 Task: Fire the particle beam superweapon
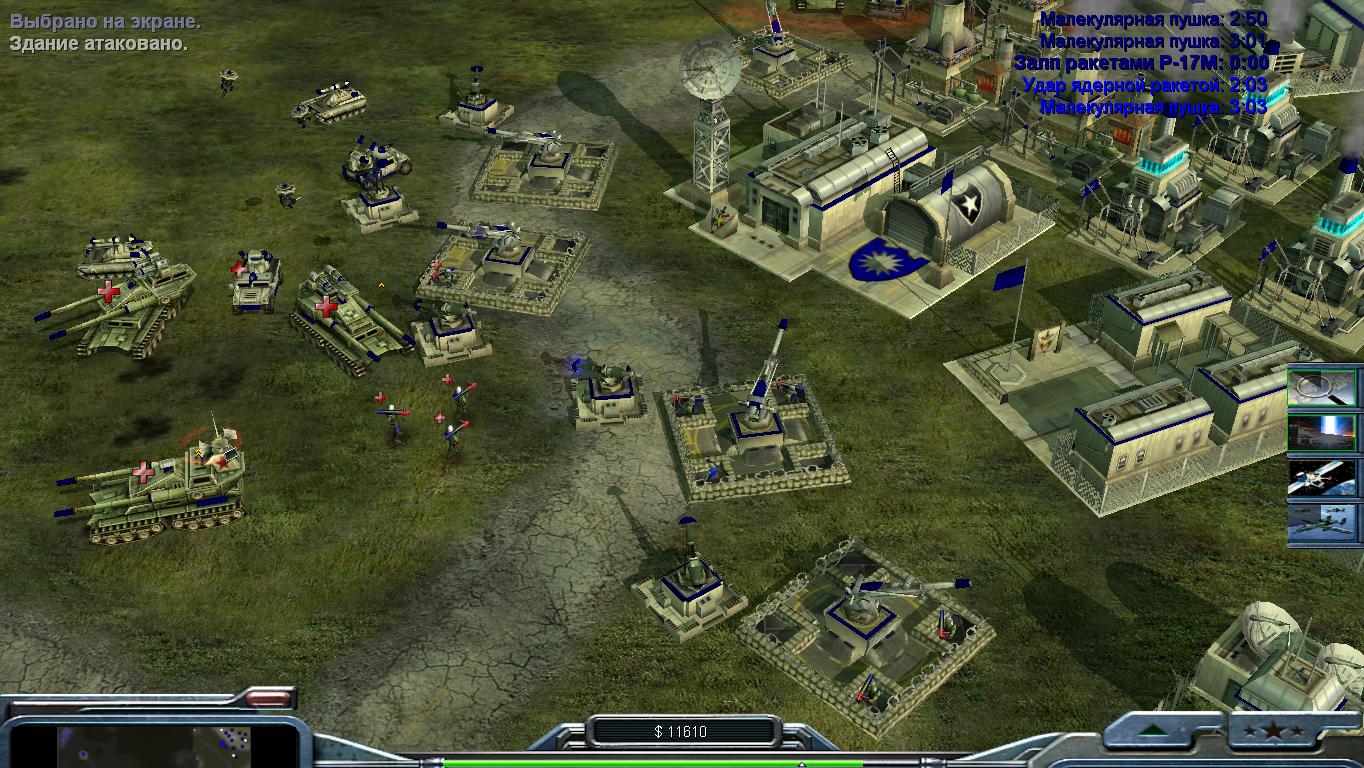pos(1321,433)
